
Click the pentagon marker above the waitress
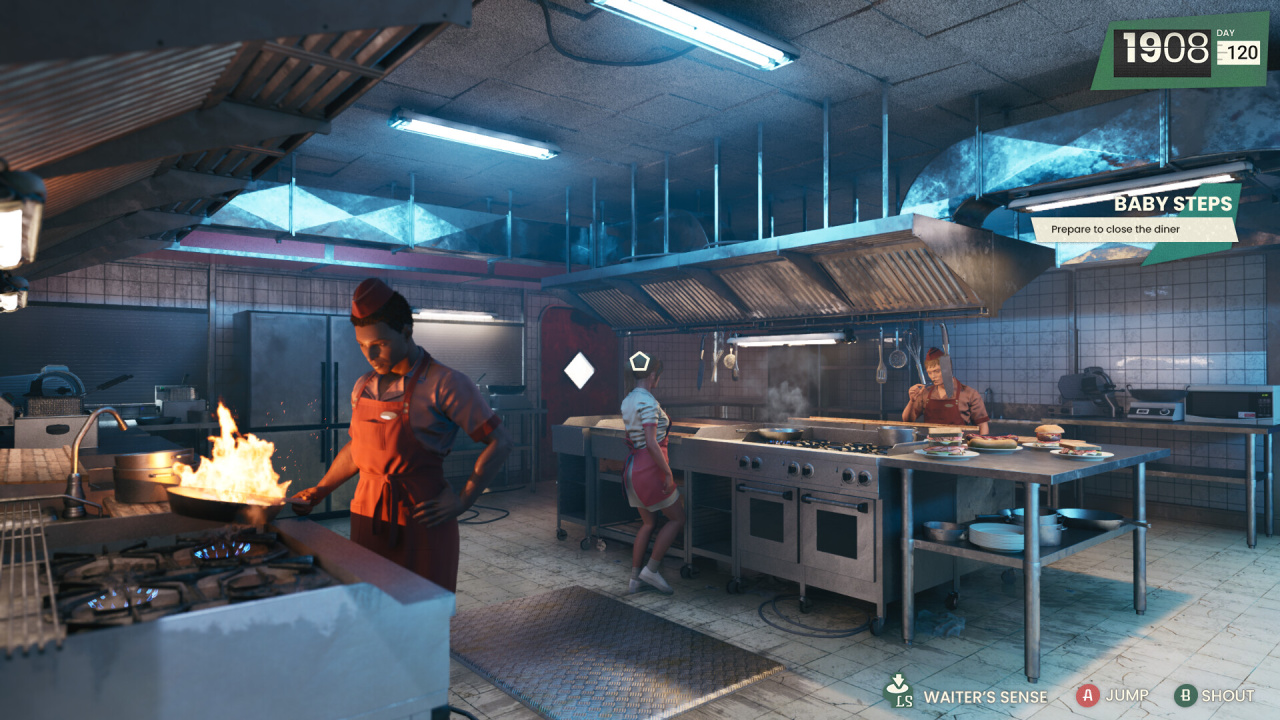click(639, 361)
